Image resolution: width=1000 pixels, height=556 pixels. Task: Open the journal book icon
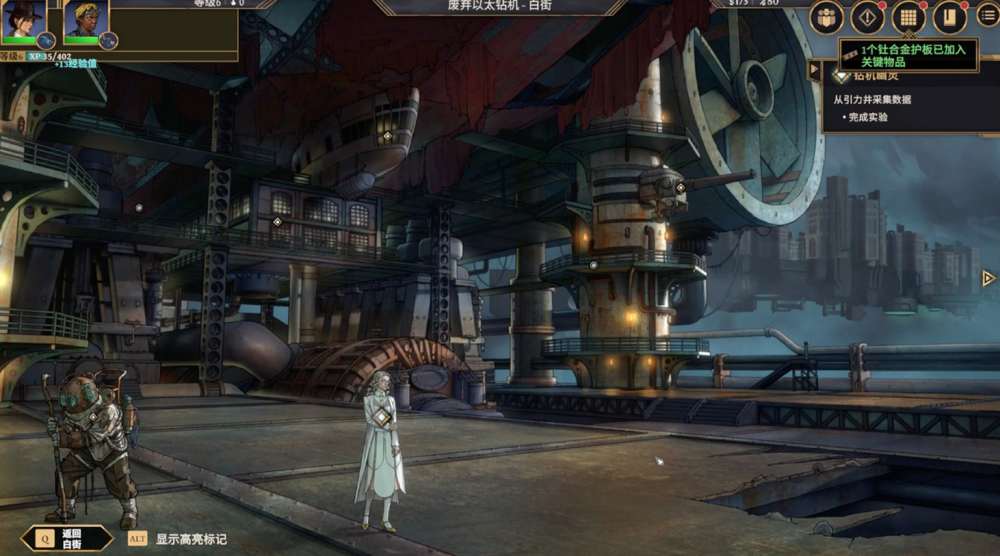(x=949, y=17)
